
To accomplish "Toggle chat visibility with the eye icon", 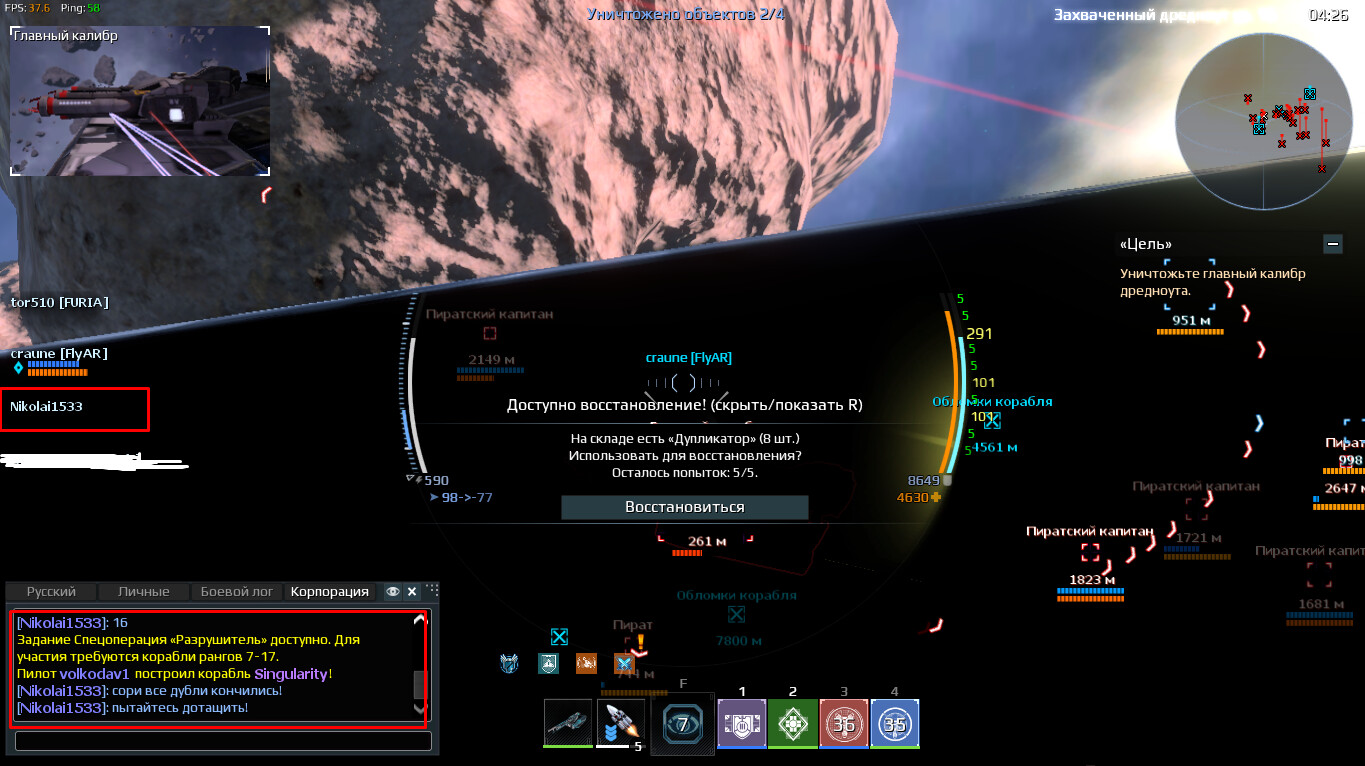I will pos(393,592).
